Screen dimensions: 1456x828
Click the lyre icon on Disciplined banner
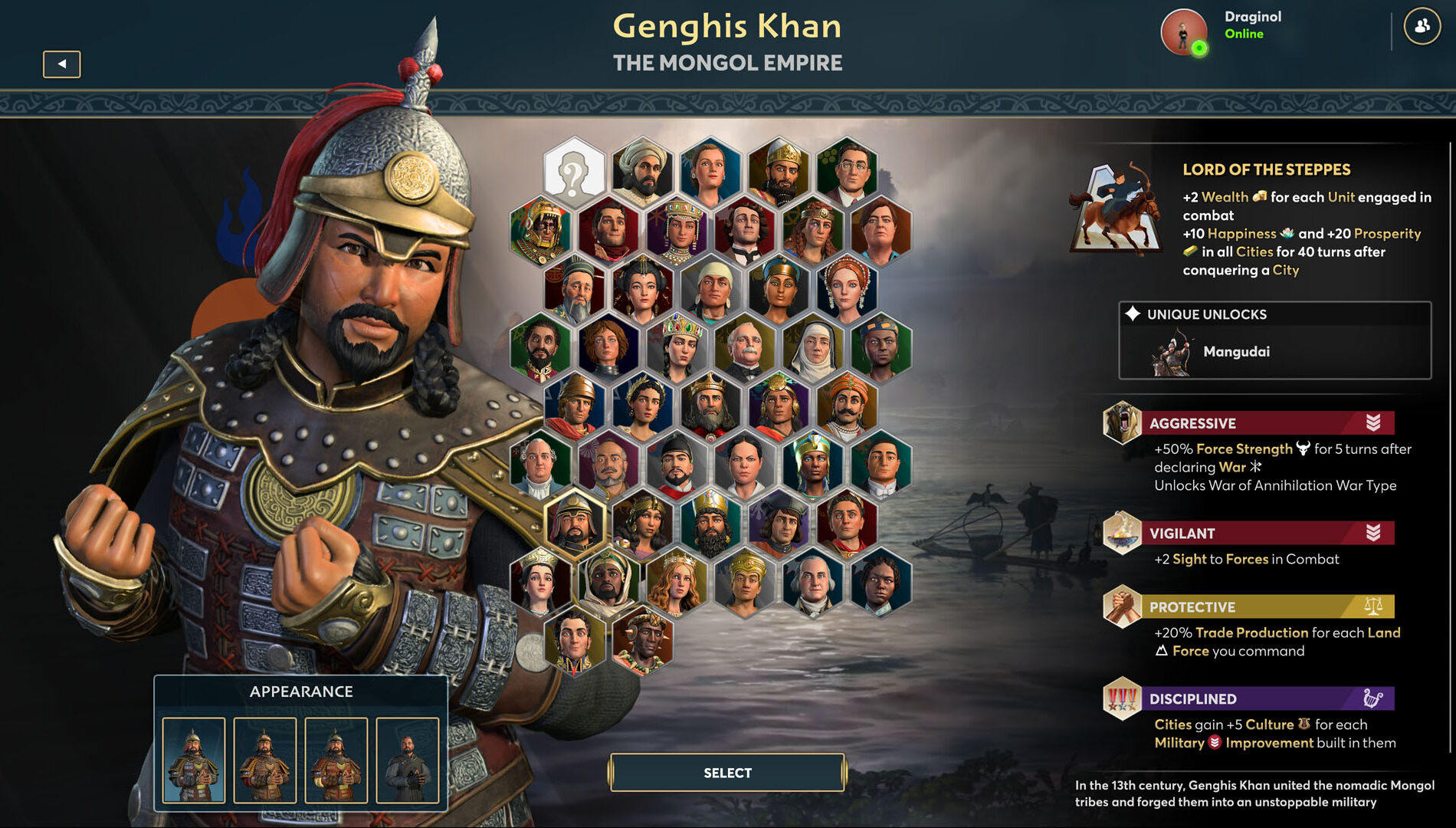coord(1372,699)
